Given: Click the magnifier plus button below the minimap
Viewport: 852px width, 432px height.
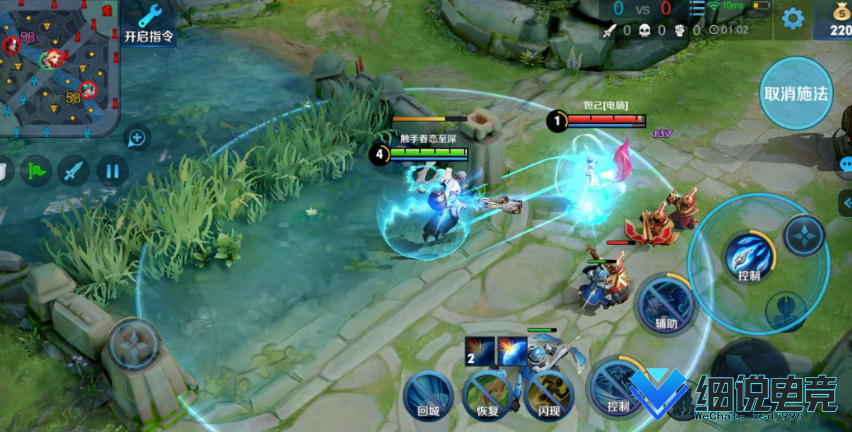Looking at the screenshot, I should pyautogui.click(x=137, y=137).
